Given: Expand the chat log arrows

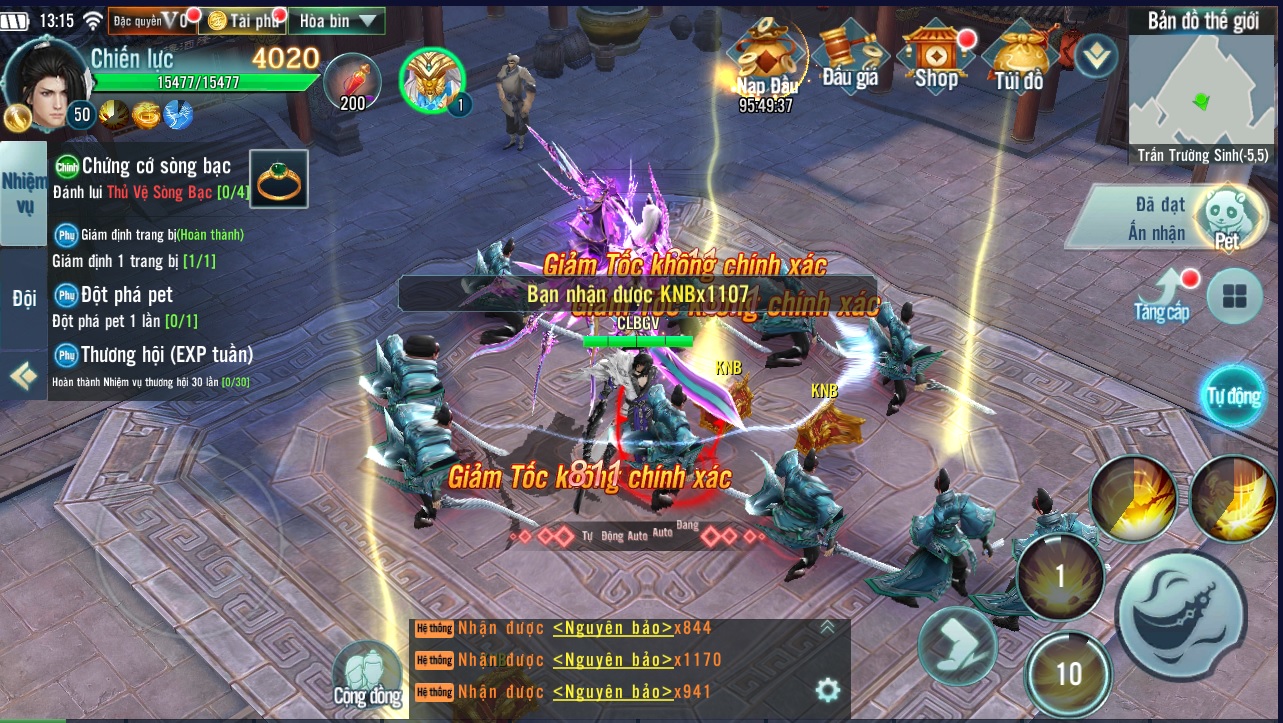Looking at the screenshot, I should (827, 628).
